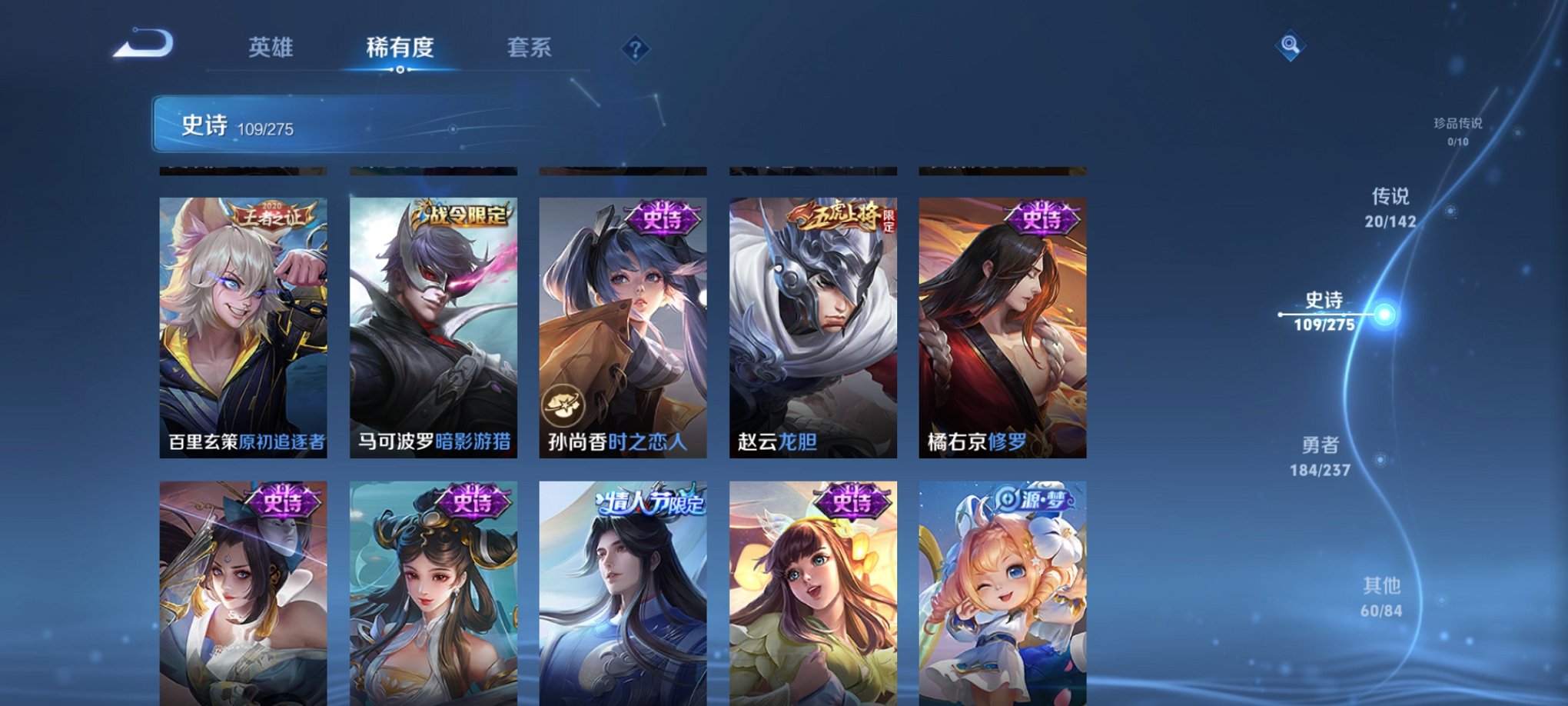The height and width of the screenshot is (706, 1568).
Task: Select the 稀有度 tab
Action: pos(400,48)
